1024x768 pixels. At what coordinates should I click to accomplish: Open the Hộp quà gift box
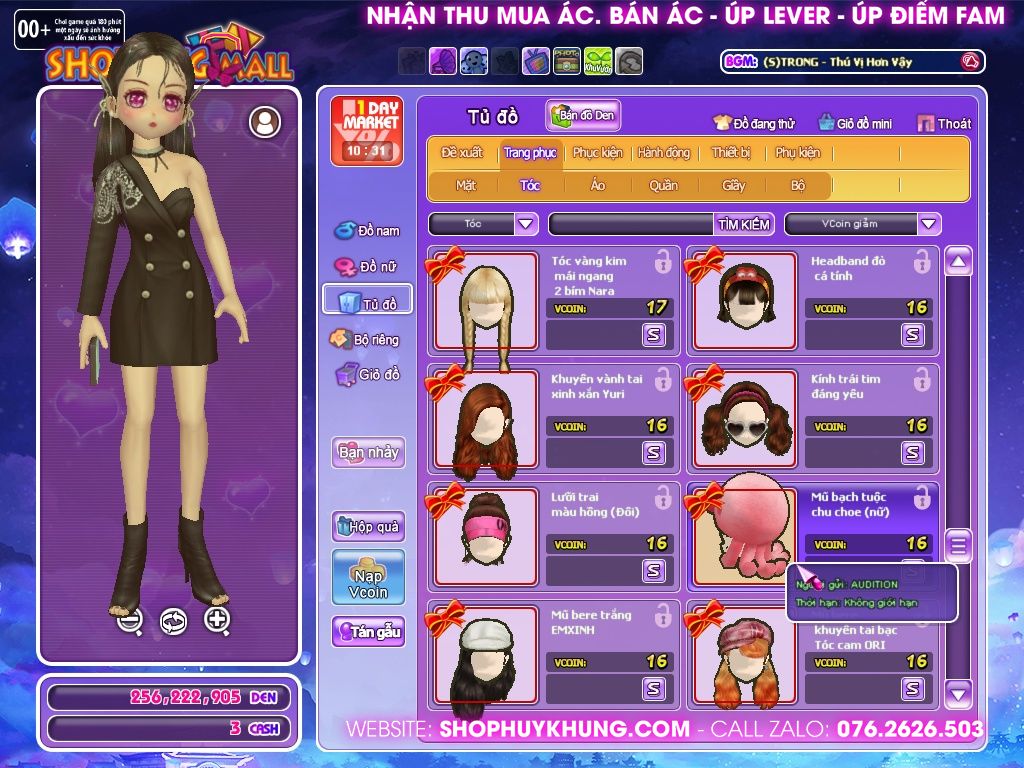(368, 526)
